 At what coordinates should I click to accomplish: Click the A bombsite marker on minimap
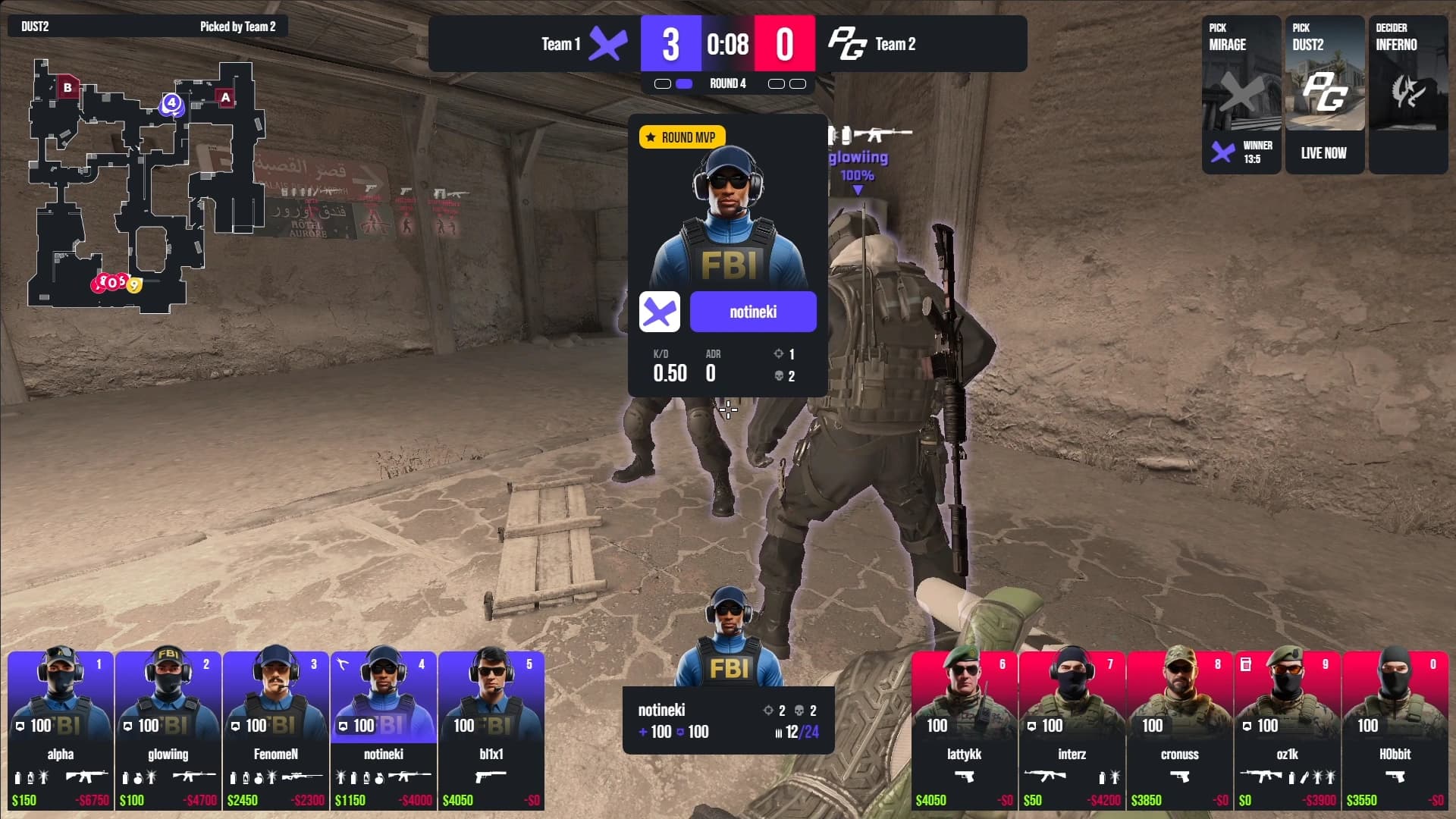pyautogui.click(x=225, y=97)
